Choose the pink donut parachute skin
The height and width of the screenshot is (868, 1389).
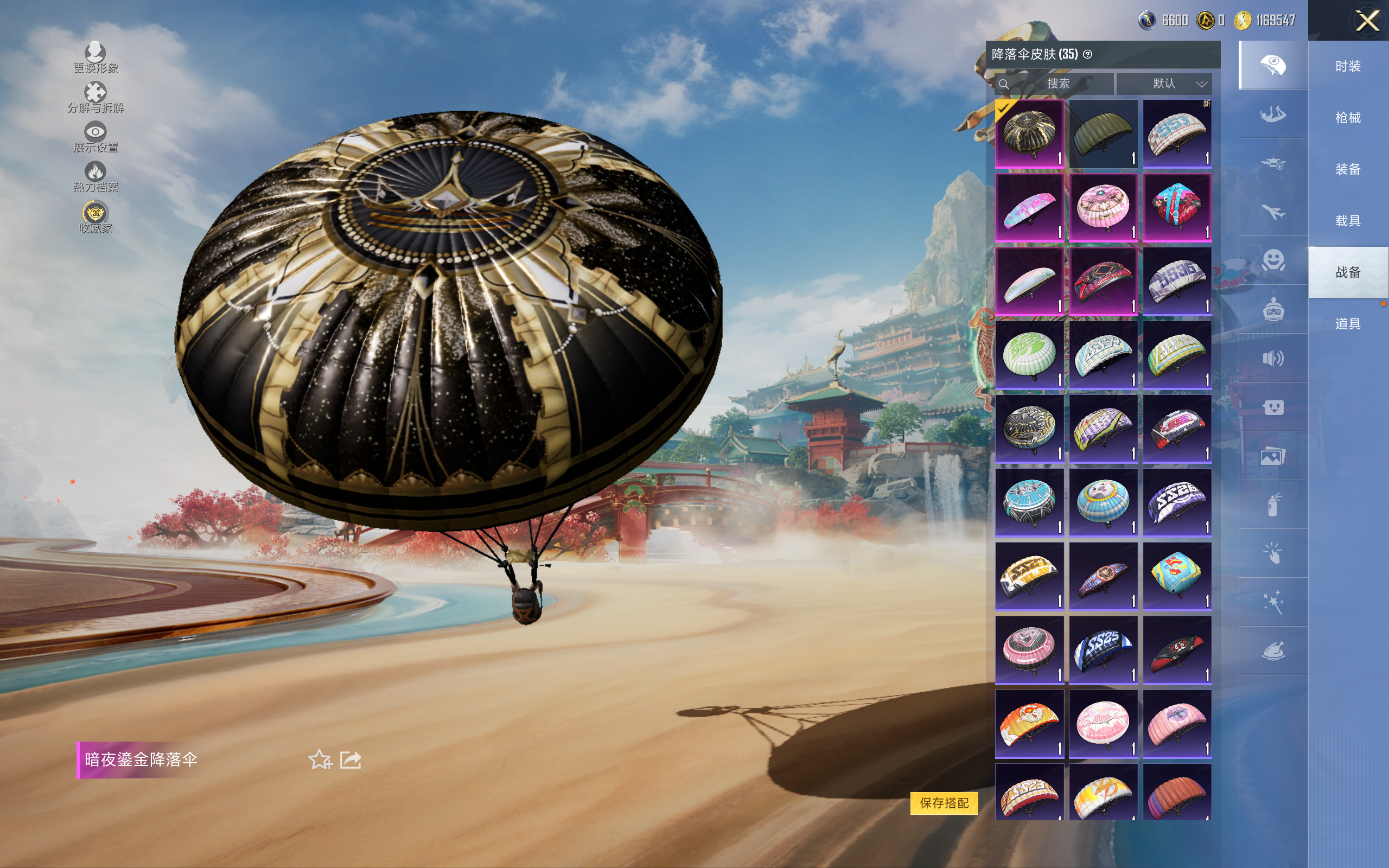[1103, 207]
